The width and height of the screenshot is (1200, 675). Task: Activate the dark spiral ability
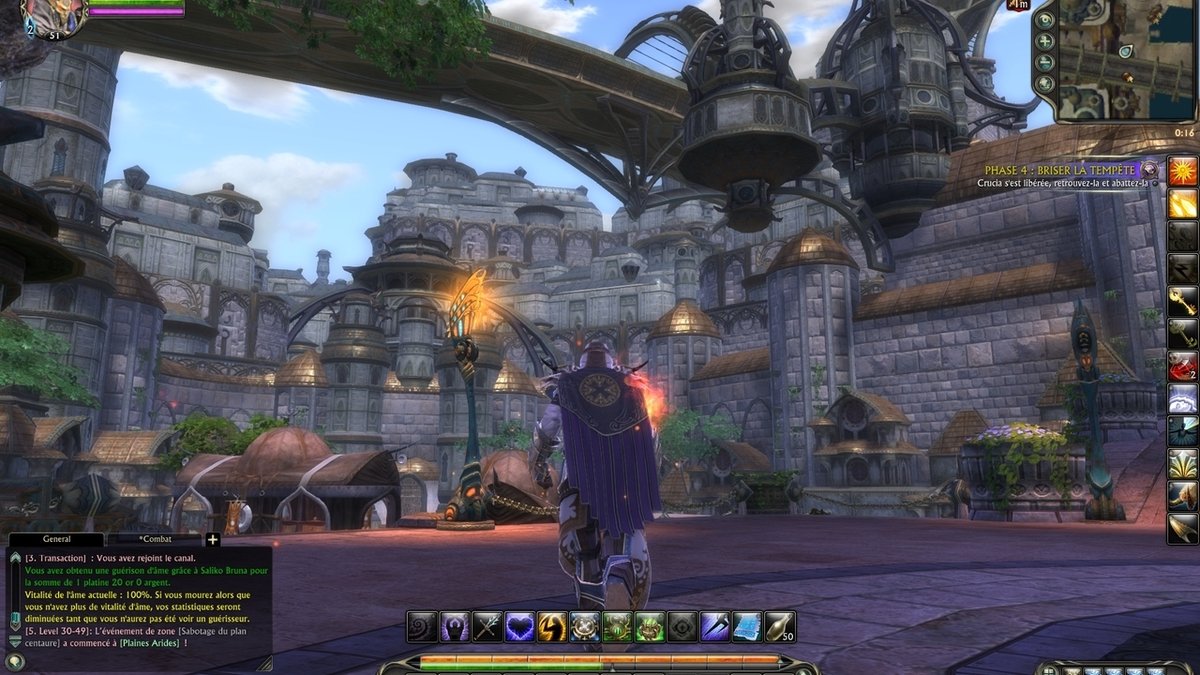pyautogui.click(x=422, y=626)
